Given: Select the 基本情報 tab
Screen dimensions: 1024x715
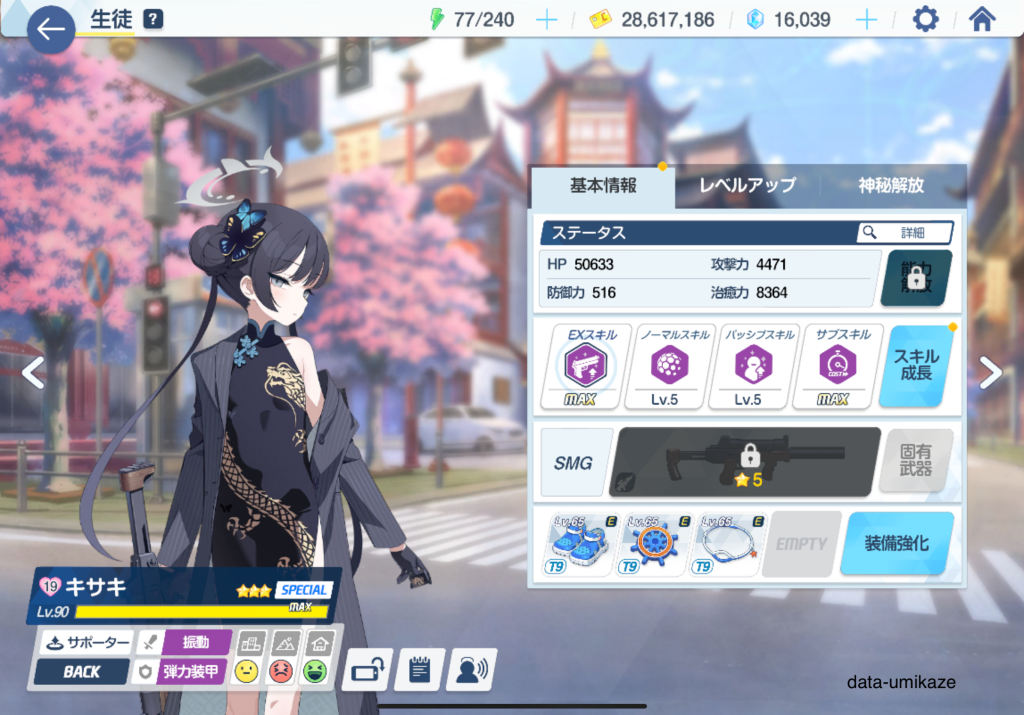Looking at the screenshot, I should coord(603,185).
